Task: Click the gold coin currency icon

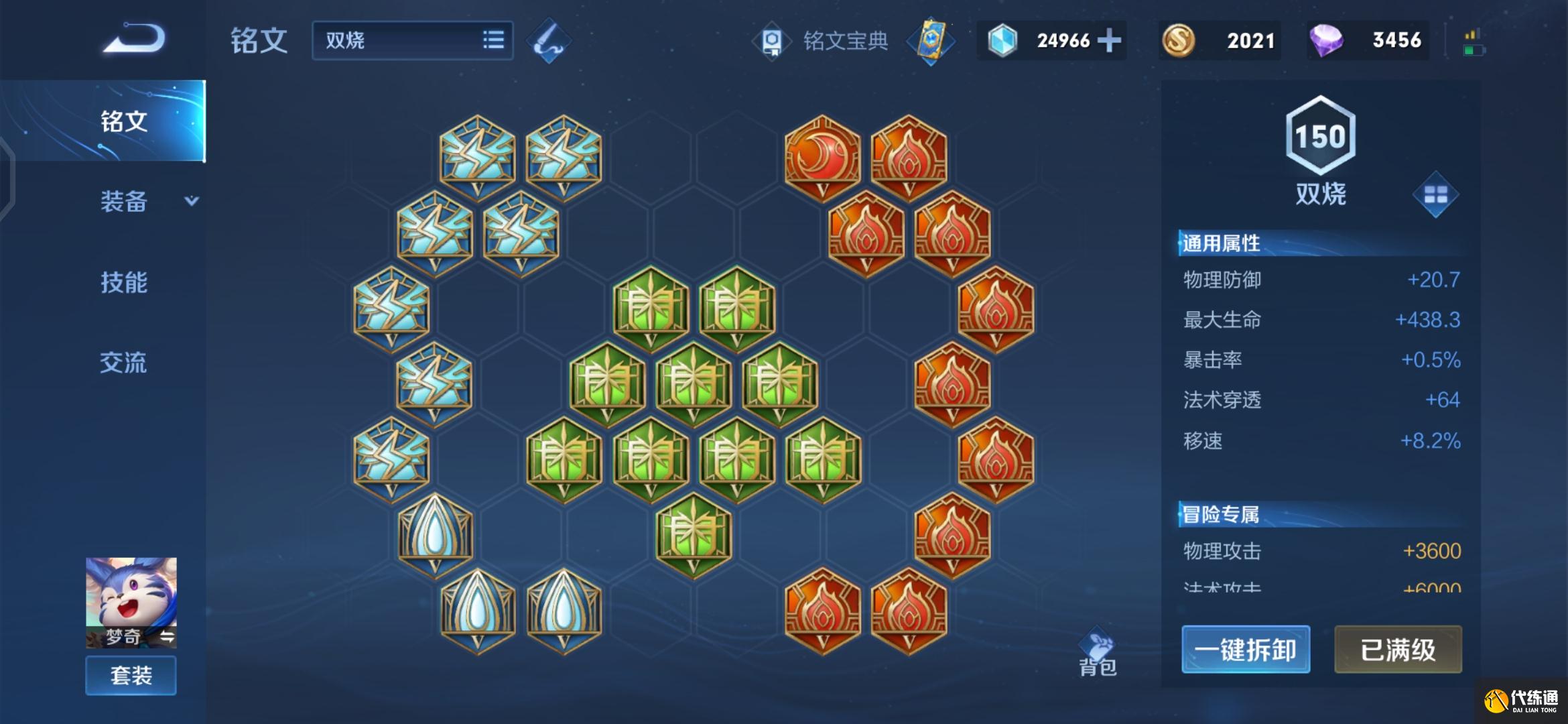Action: (1178, 40)
